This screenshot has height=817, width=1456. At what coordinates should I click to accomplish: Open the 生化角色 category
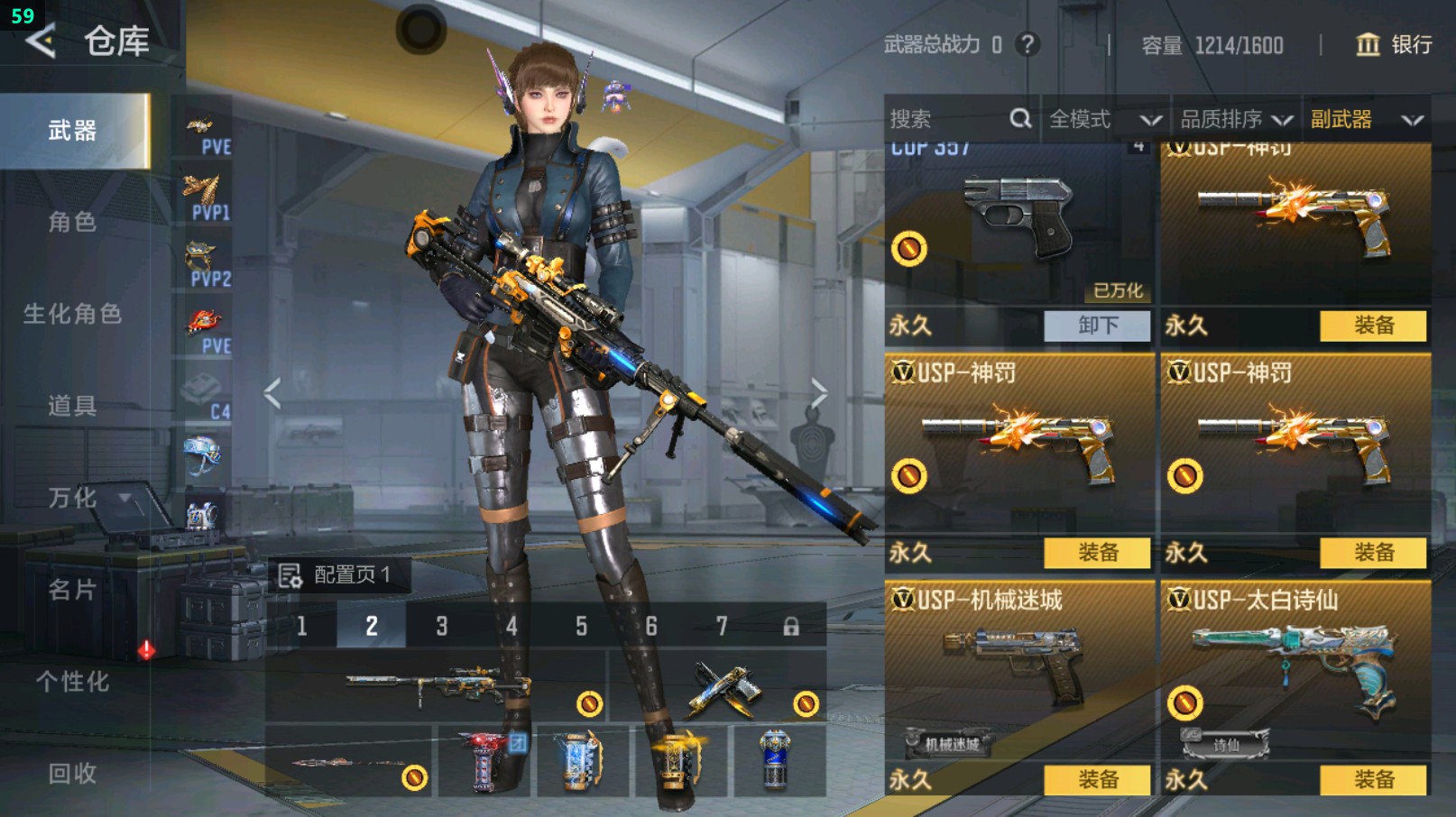click(x=72, y=314)
